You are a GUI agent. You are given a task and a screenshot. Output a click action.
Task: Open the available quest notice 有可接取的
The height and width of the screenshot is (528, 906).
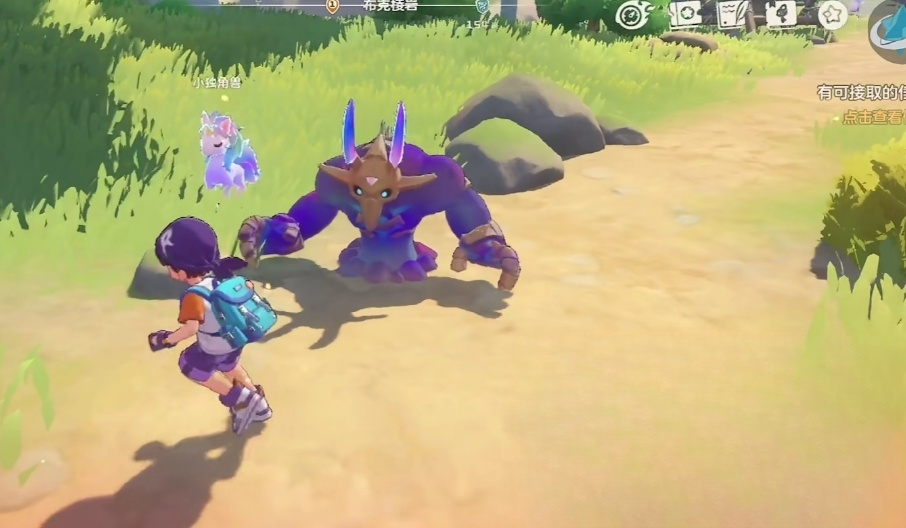(861, 92)
